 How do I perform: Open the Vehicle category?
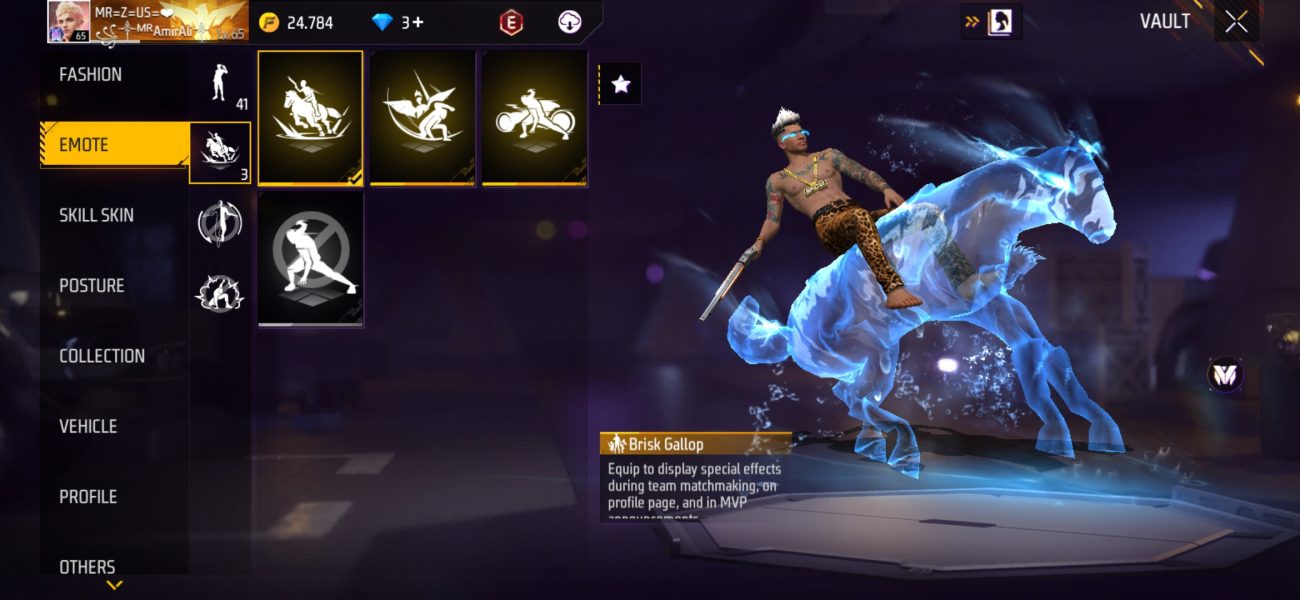coord(88,427)
